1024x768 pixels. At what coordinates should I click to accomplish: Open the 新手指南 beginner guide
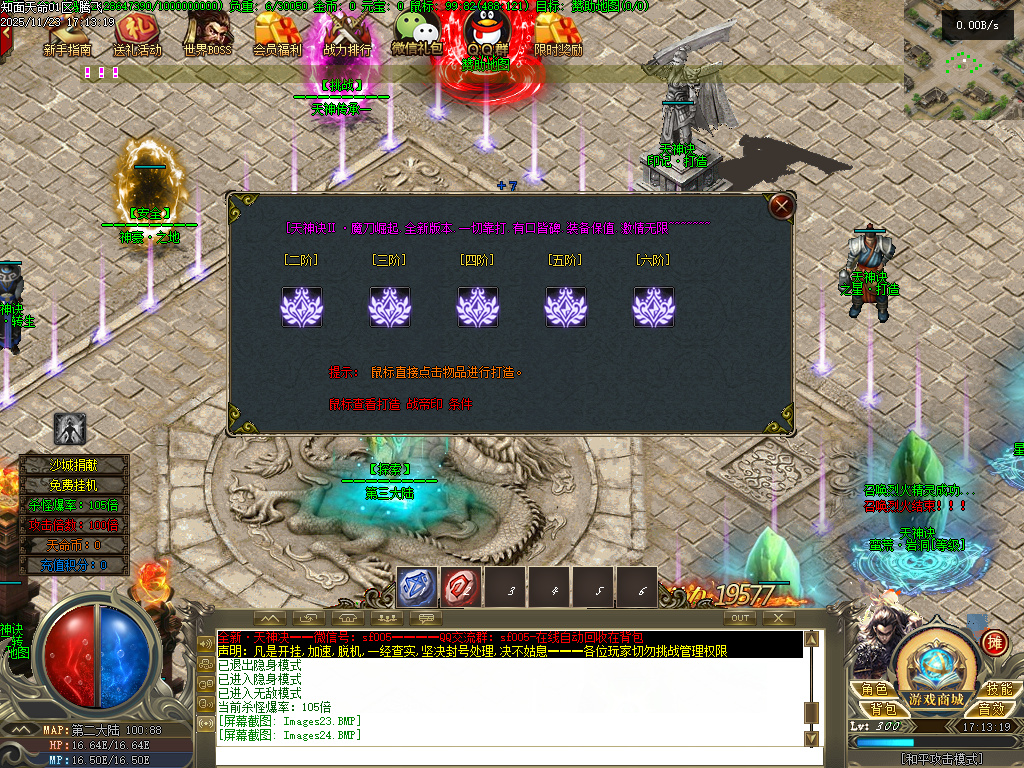[x=68, y=34]
